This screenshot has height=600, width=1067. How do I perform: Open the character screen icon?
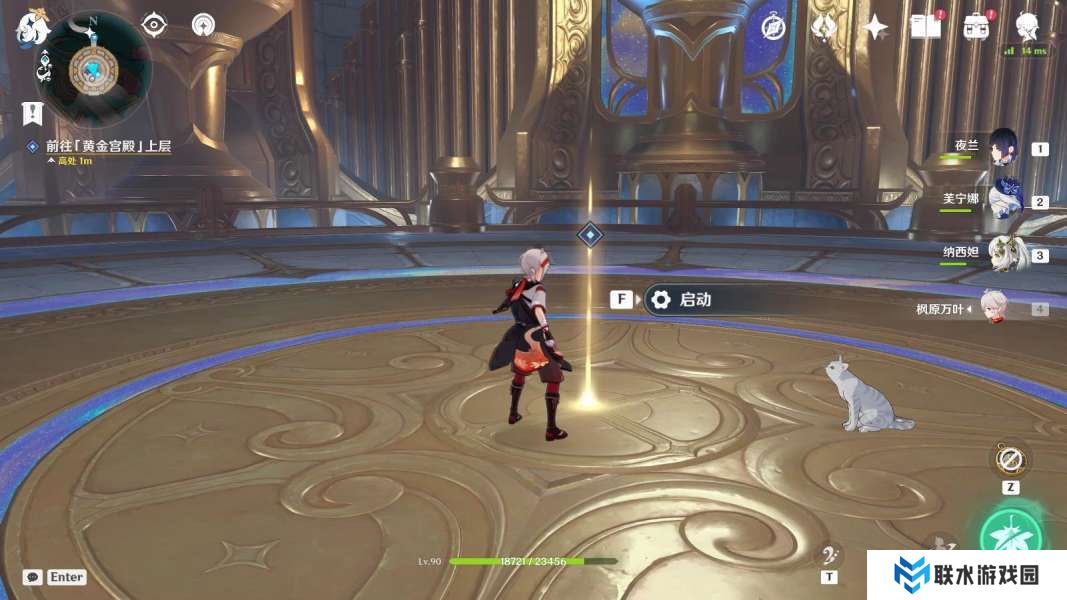point(1027,26)
